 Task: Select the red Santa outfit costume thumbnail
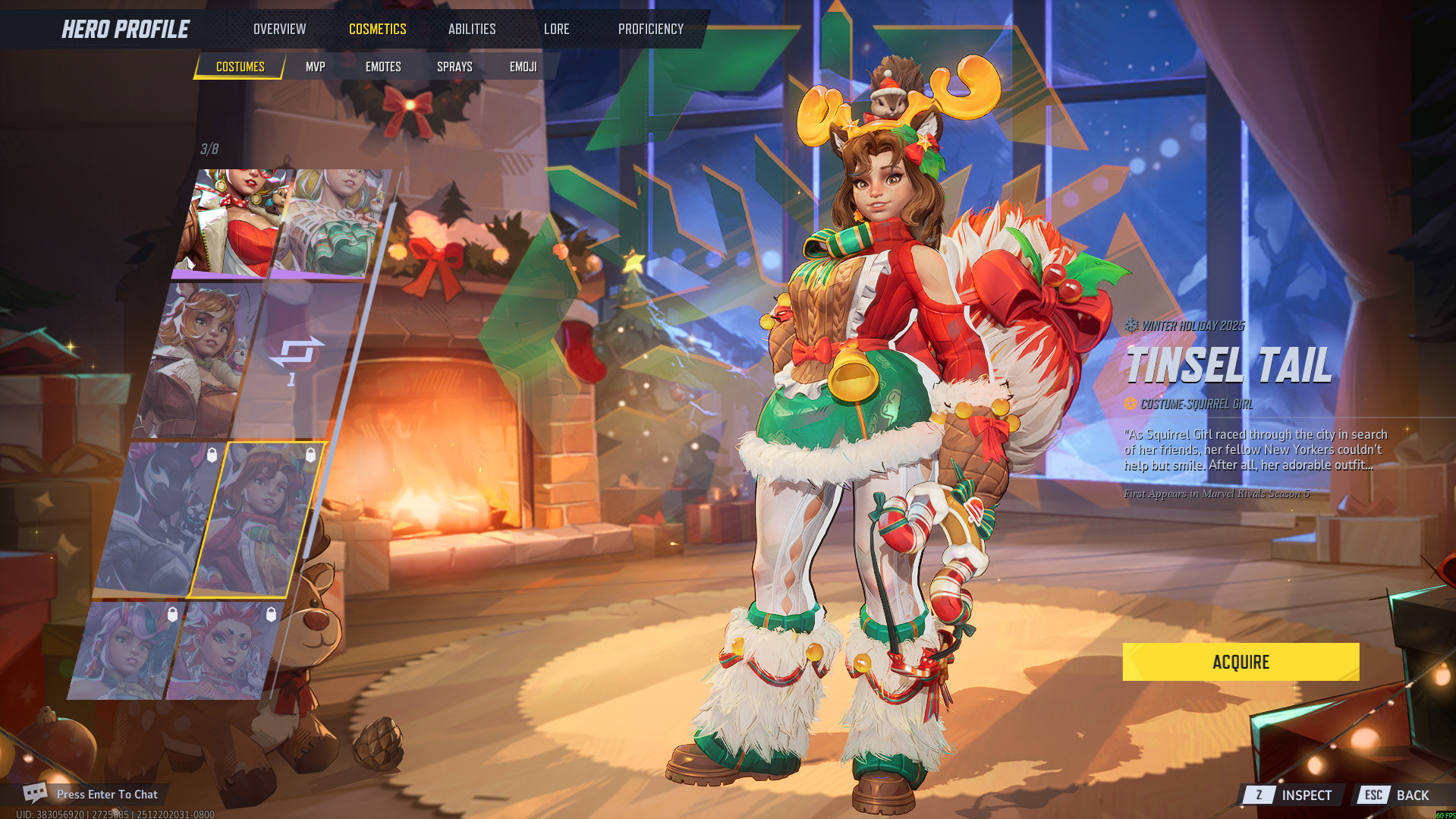coord(235,222)
